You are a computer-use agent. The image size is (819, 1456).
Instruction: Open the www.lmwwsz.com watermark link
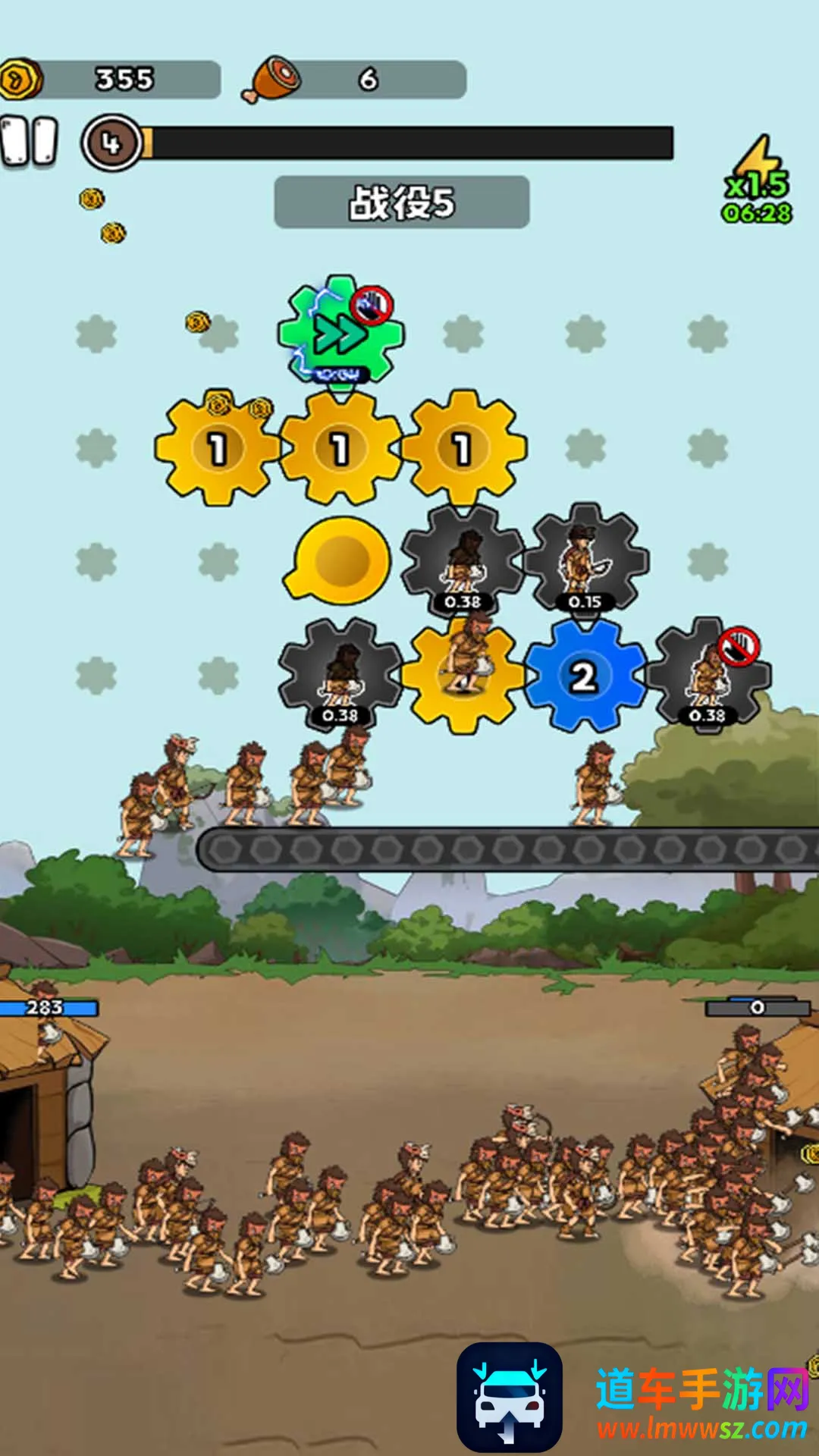pyautogui.click(x=702, y=1429)
